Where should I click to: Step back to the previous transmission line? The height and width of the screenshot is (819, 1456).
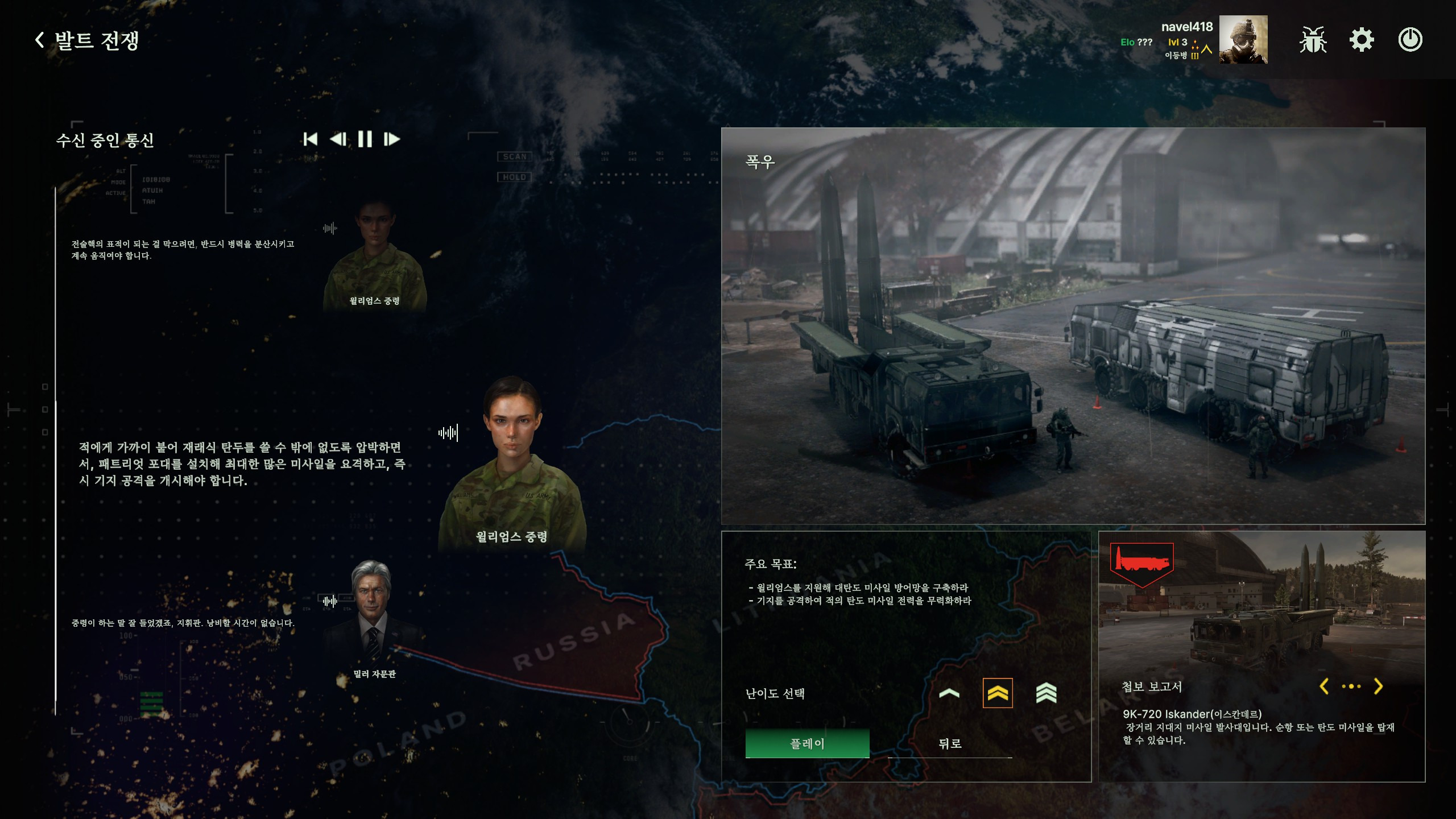point(338,139)
